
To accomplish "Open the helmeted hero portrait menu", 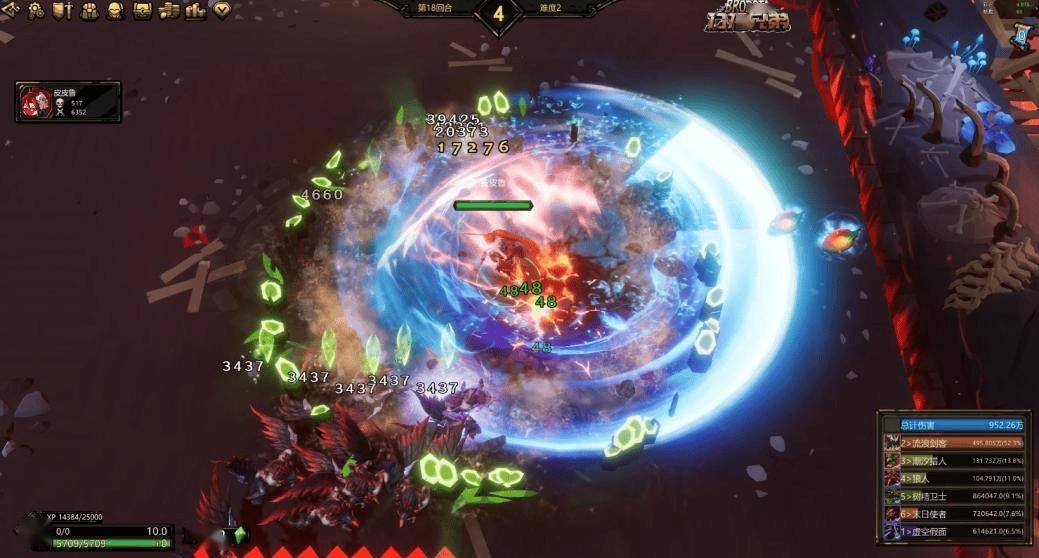I will click(114, 11).
